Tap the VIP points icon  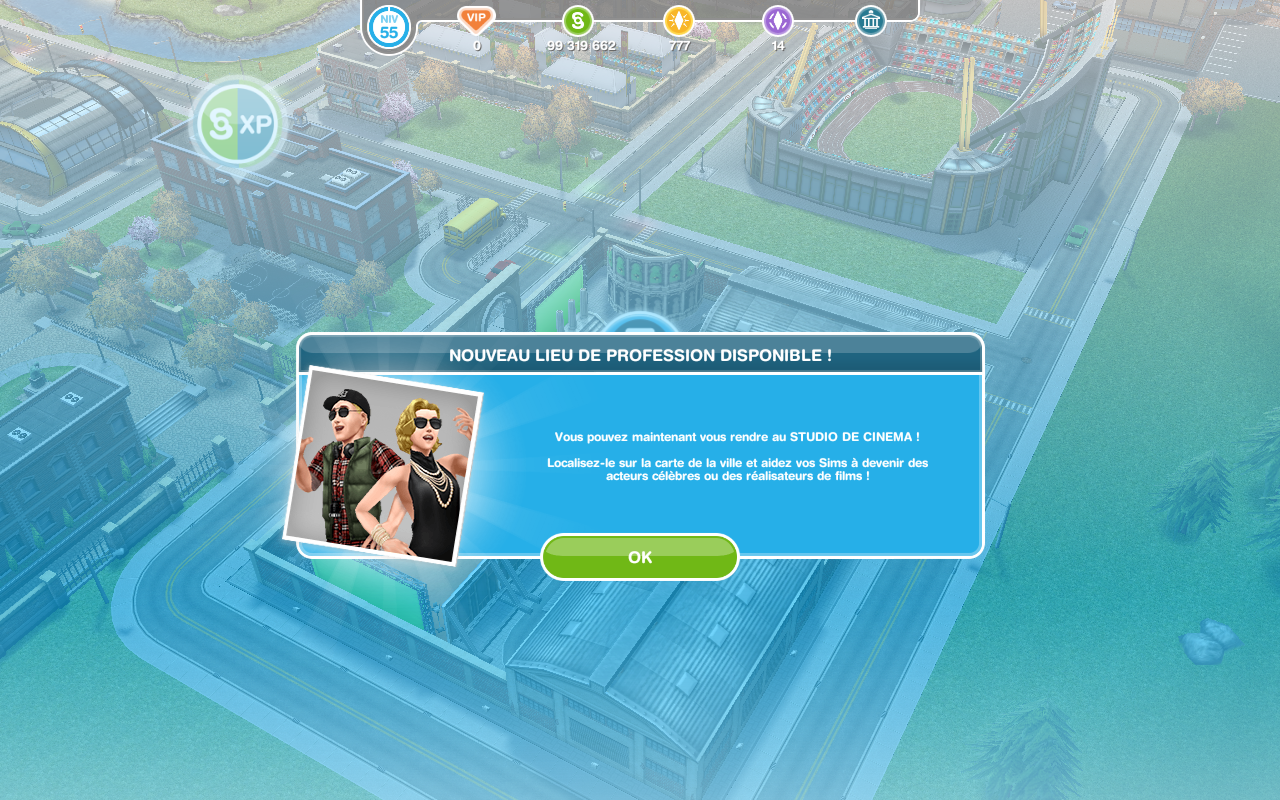click(x=476, y=19)
